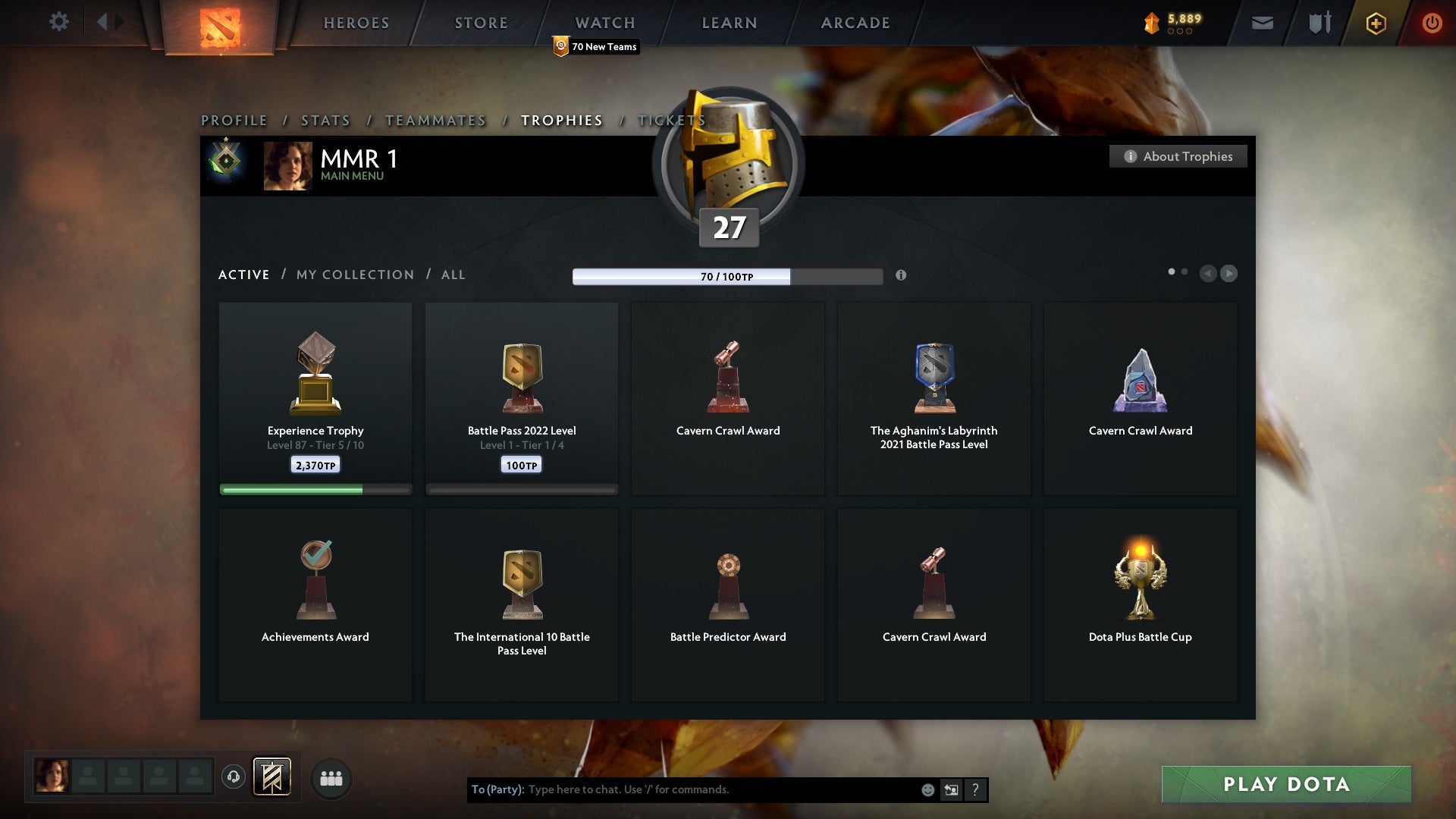The image size is (1456, 819).
Task: Advance trophy pages with the right arrow
Action: point(1229,274)
